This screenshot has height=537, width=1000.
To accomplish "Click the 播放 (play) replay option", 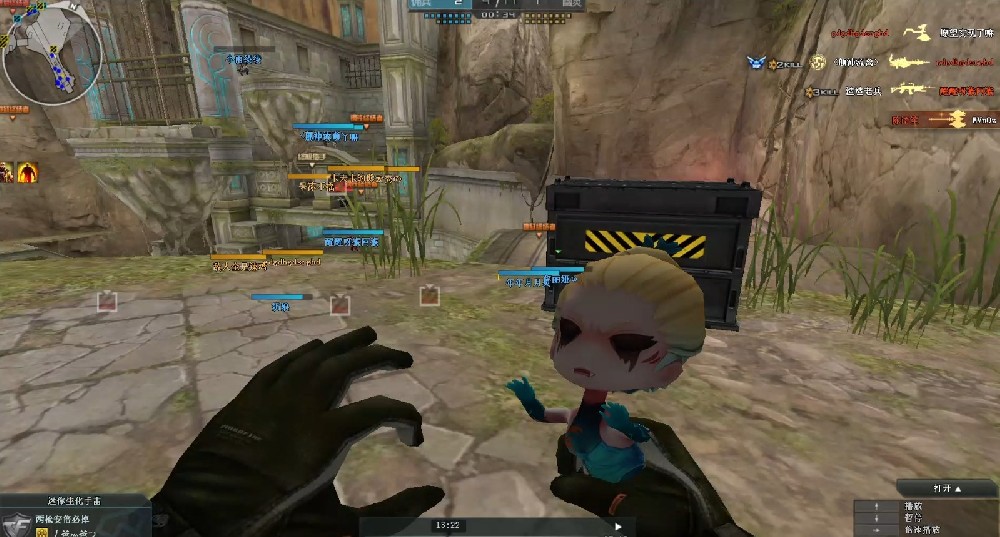I will (x=912, y=507).
